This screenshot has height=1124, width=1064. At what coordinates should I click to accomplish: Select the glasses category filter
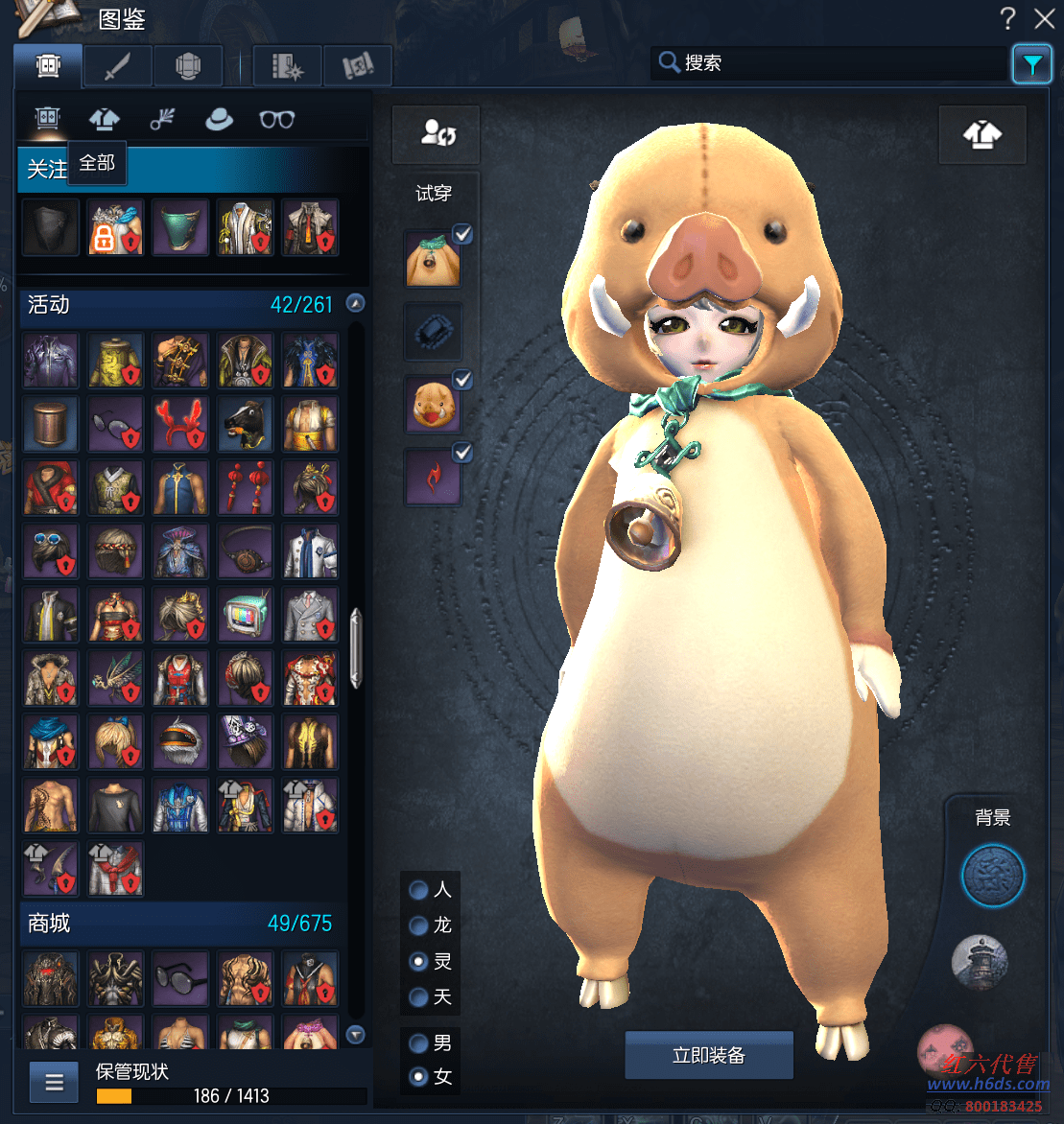point(277,119)
